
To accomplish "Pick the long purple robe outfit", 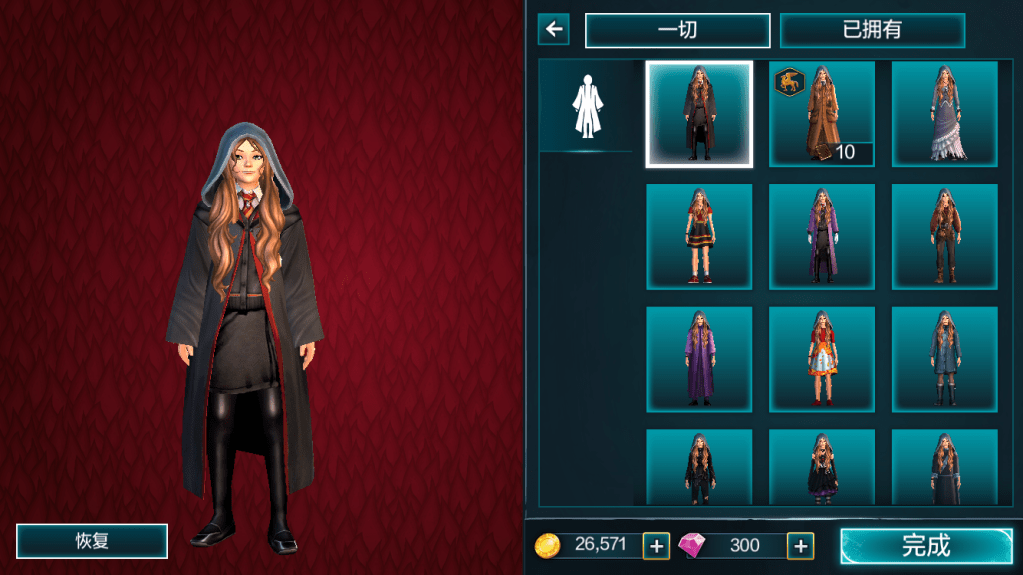I will pos(698,359).
